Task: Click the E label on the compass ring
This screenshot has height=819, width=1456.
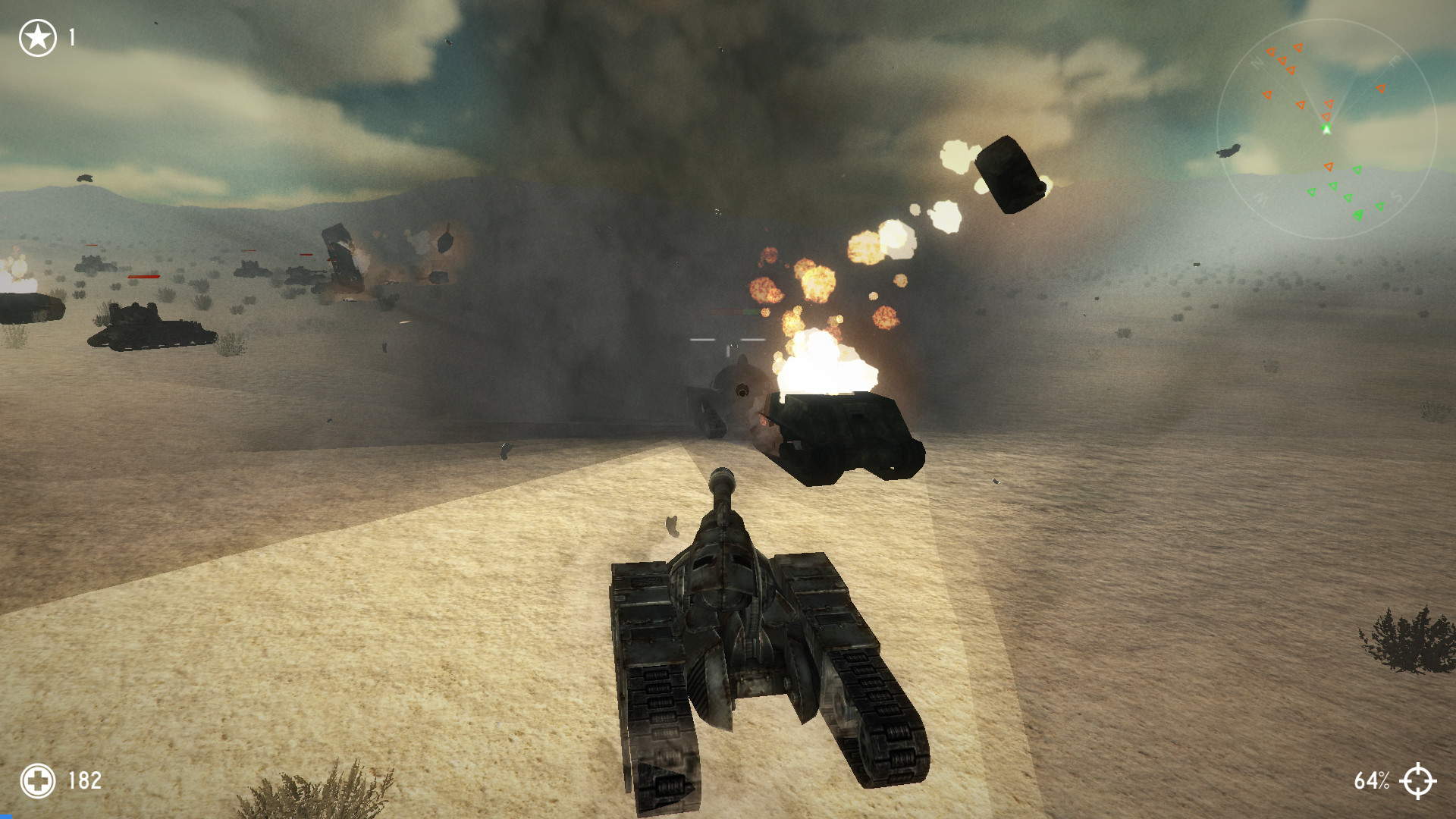Action: pos(1396,59)
